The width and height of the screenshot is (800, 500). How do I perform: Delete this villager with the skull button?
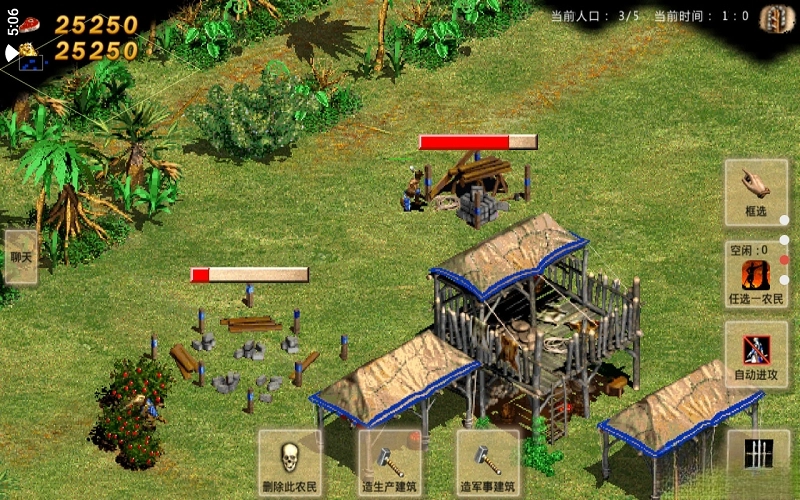pos(290,464)
